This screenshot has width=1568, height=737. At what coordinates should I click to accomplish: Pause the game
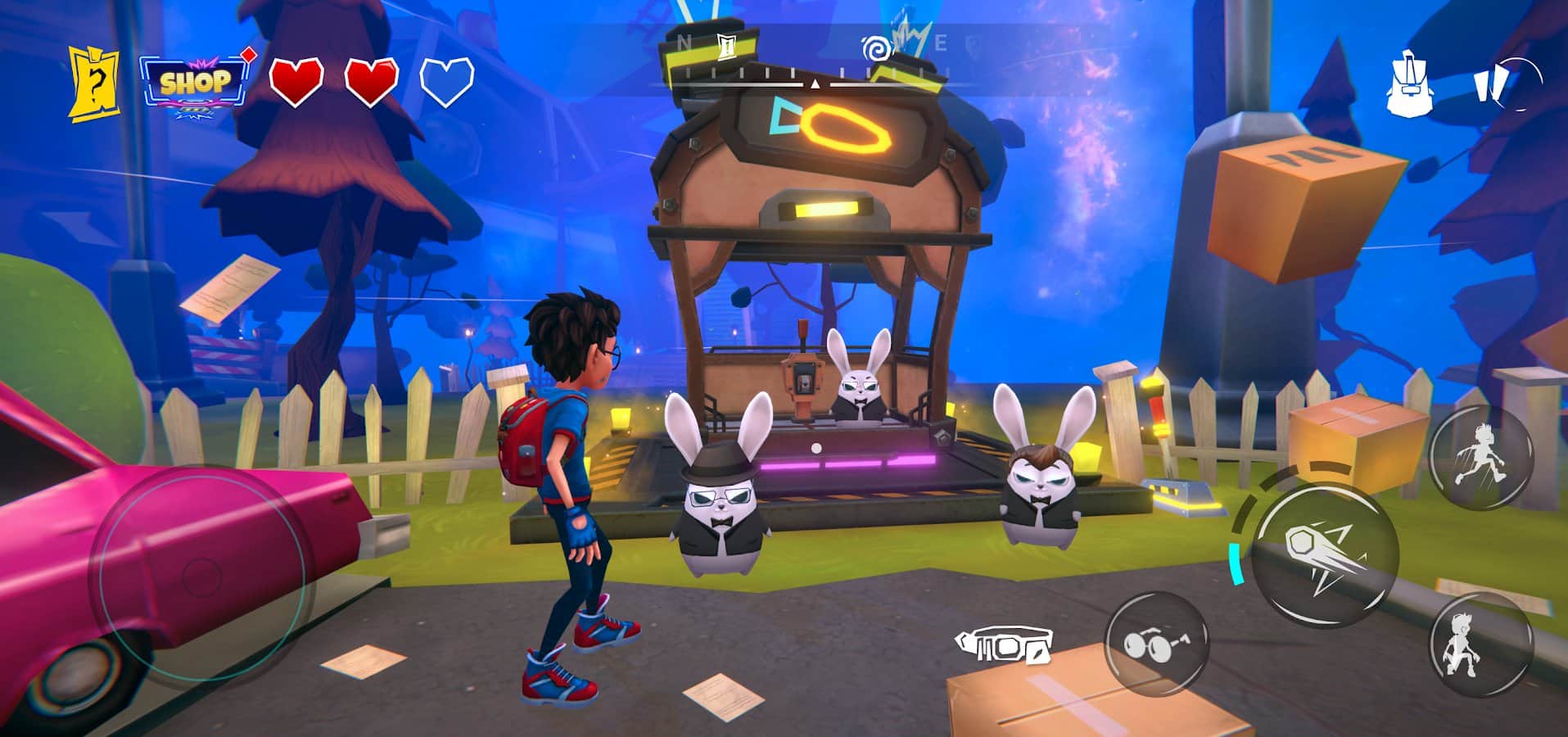(x=1505, y=84)
